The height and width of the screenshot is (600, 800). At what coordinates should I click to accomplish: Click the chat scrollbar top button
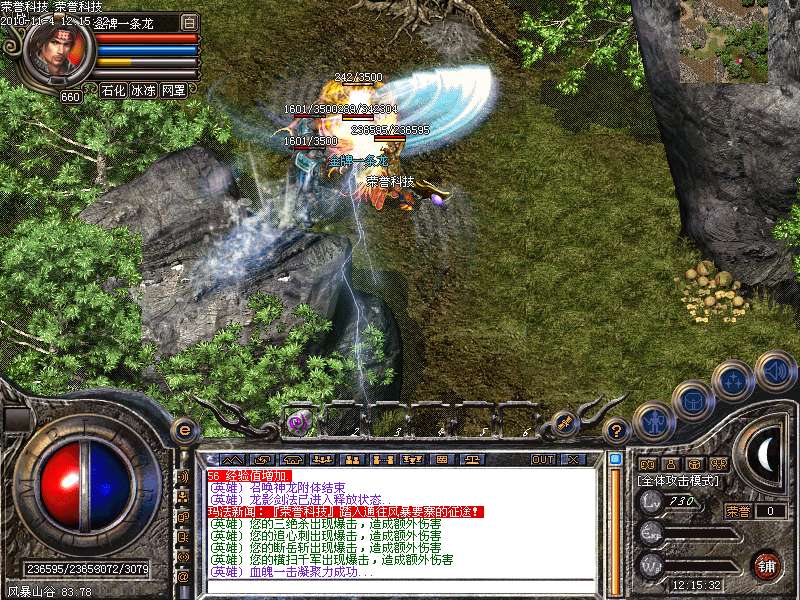pyautogui.click(x=614, y=459)
